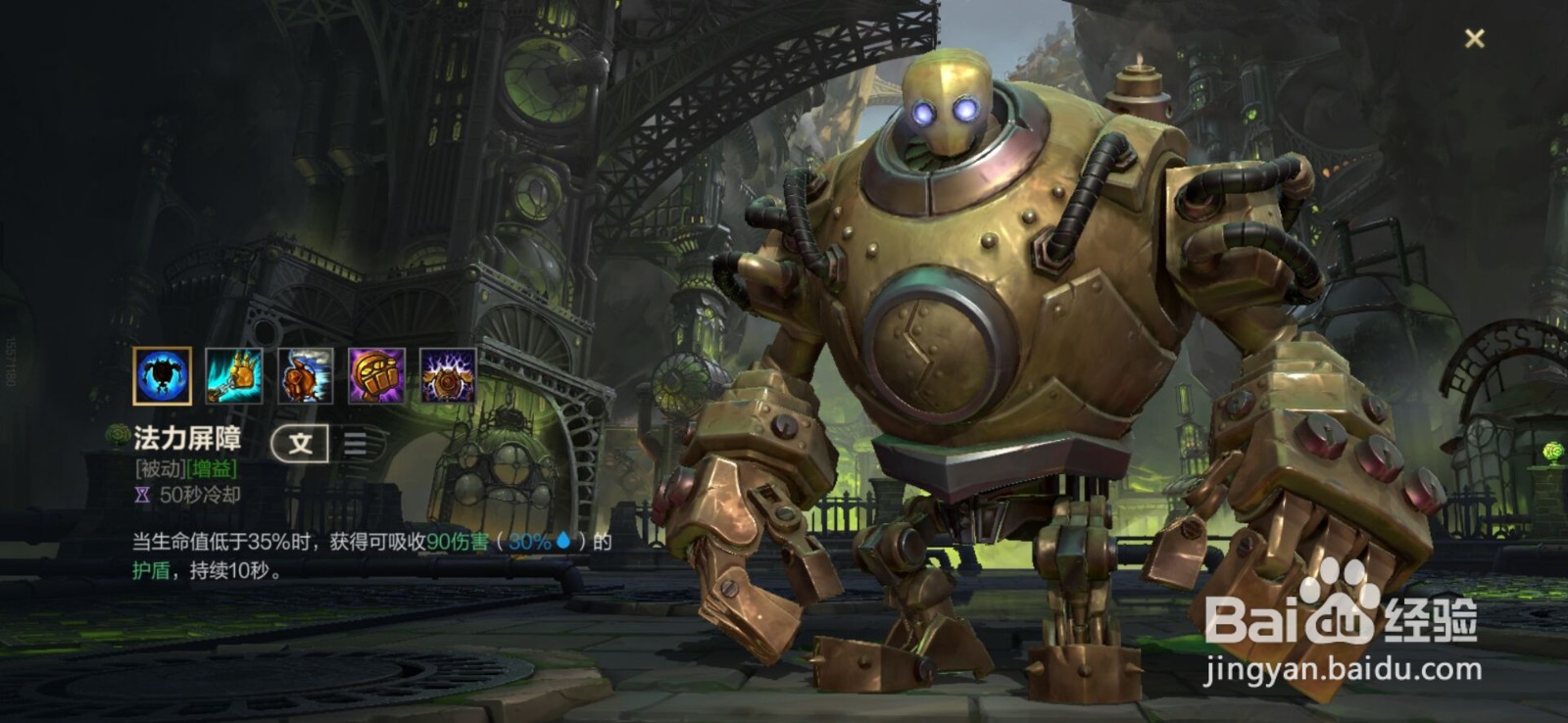Open the Static Field lightning ability

(x=448, y=375)
